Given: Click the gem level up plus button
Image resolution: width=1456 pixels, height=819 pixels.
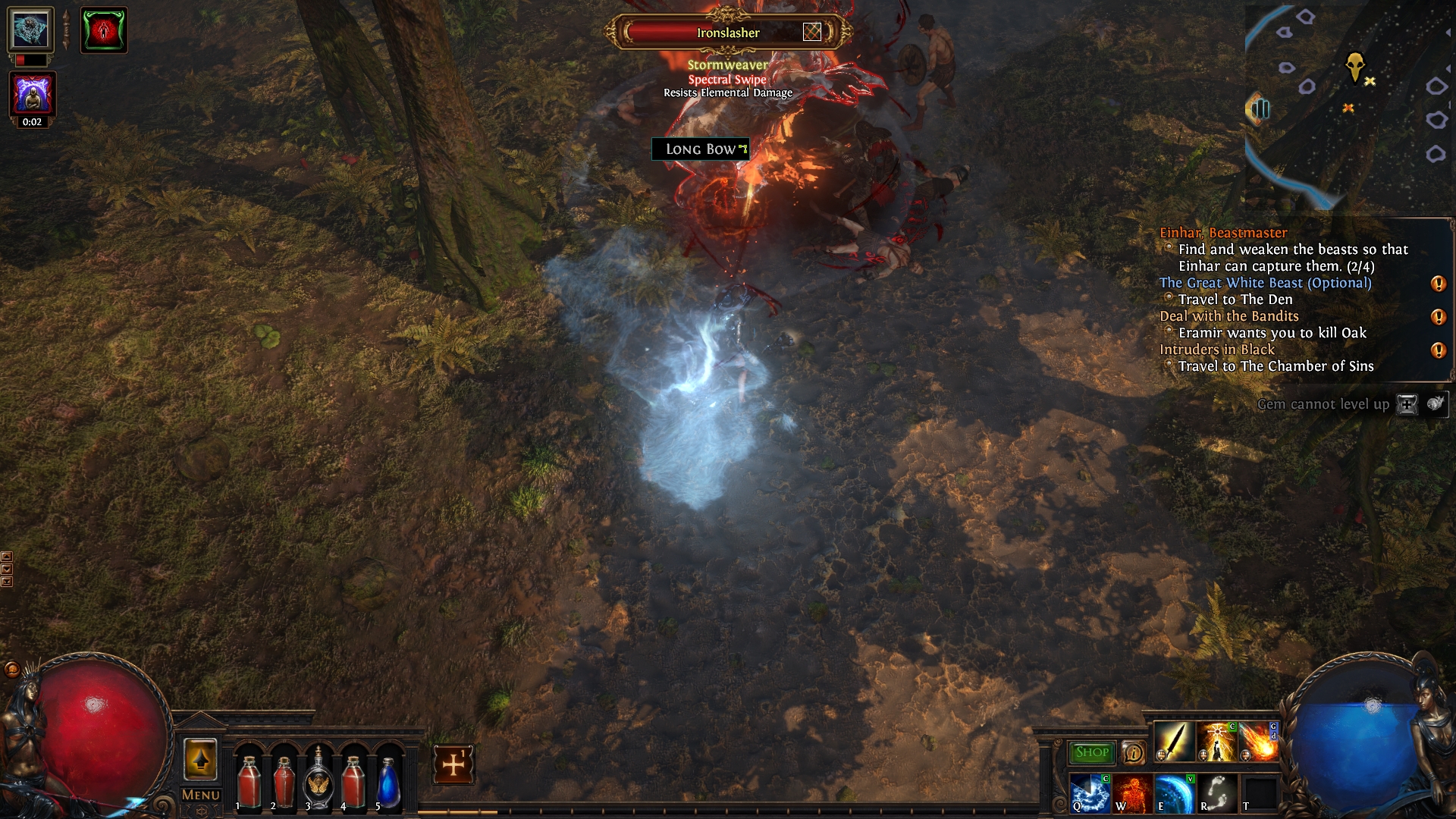Looking at the screenshot, I should pos(1407,404).
